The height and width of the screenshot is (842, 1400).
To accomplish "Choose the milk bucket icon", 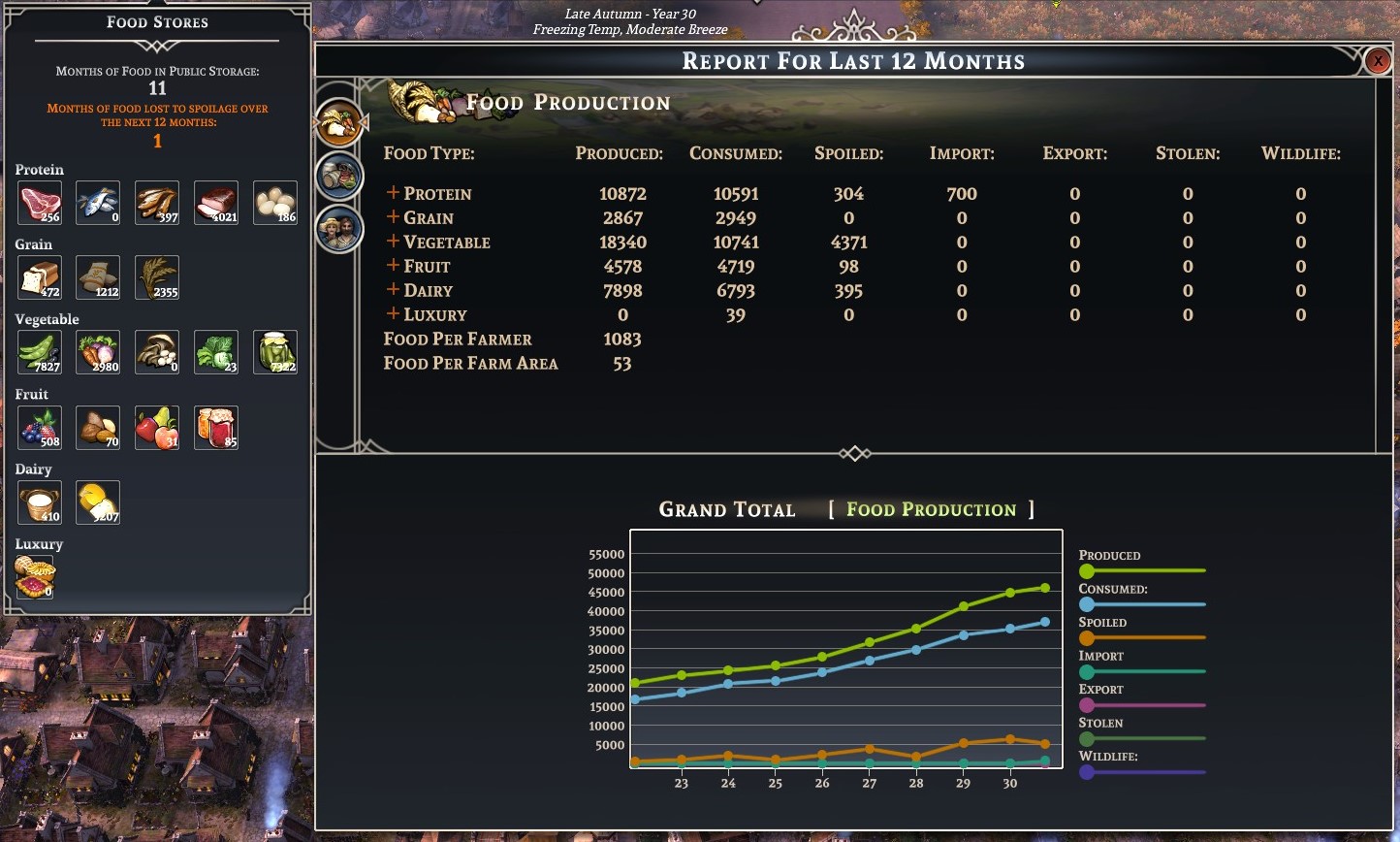I will [40, 502].
